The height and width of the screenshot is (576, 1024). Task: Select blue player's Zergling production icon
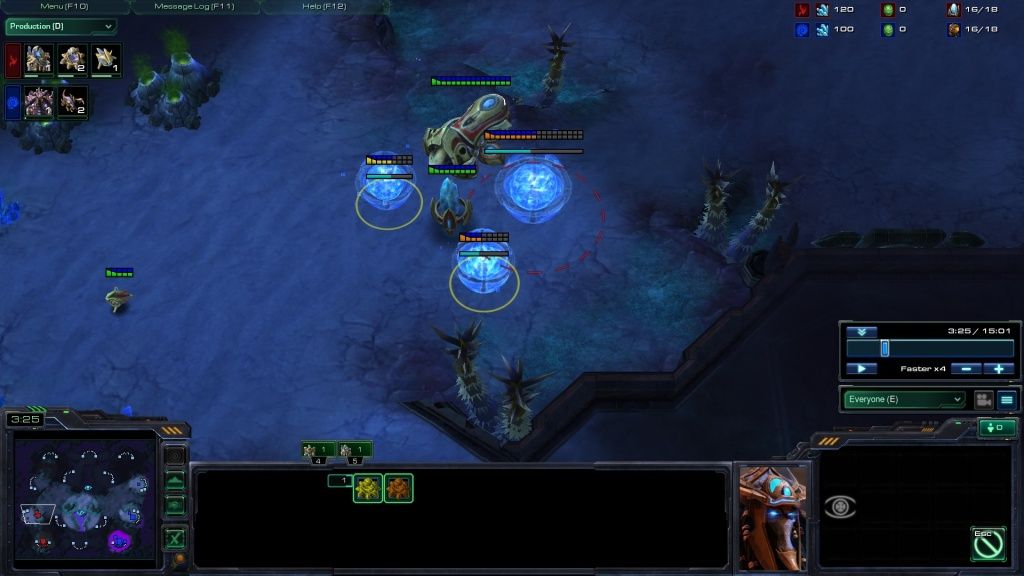pyautogui.click(x=73, y=101)
